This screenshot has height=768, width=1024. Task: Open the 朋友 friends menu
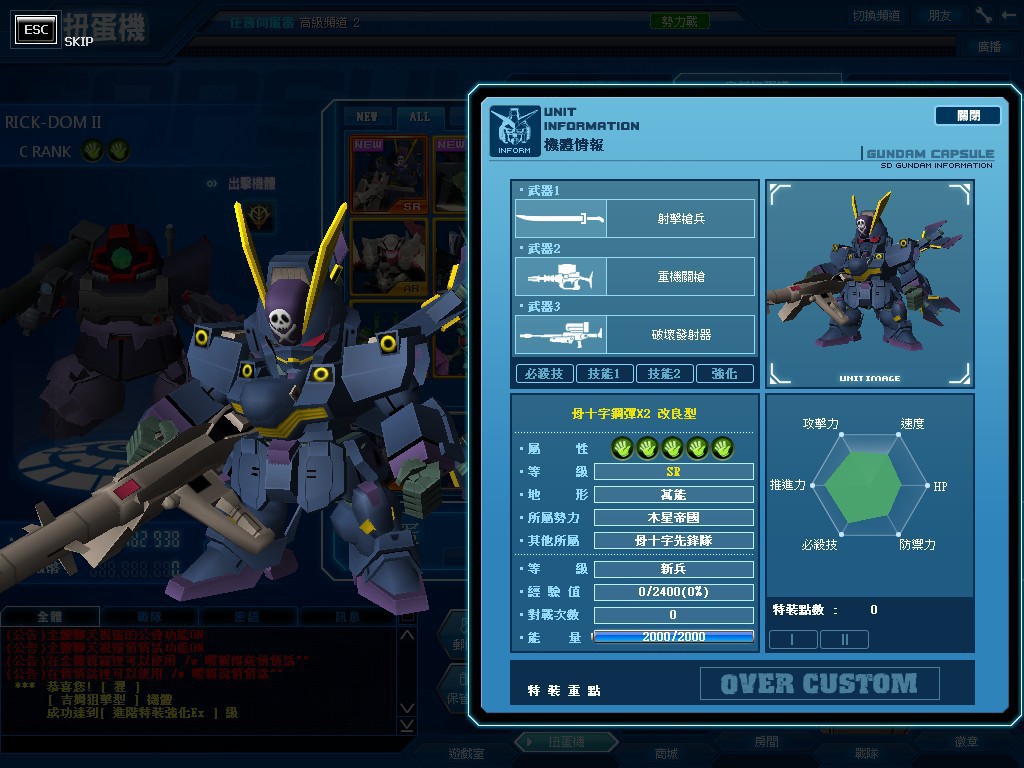940,15
